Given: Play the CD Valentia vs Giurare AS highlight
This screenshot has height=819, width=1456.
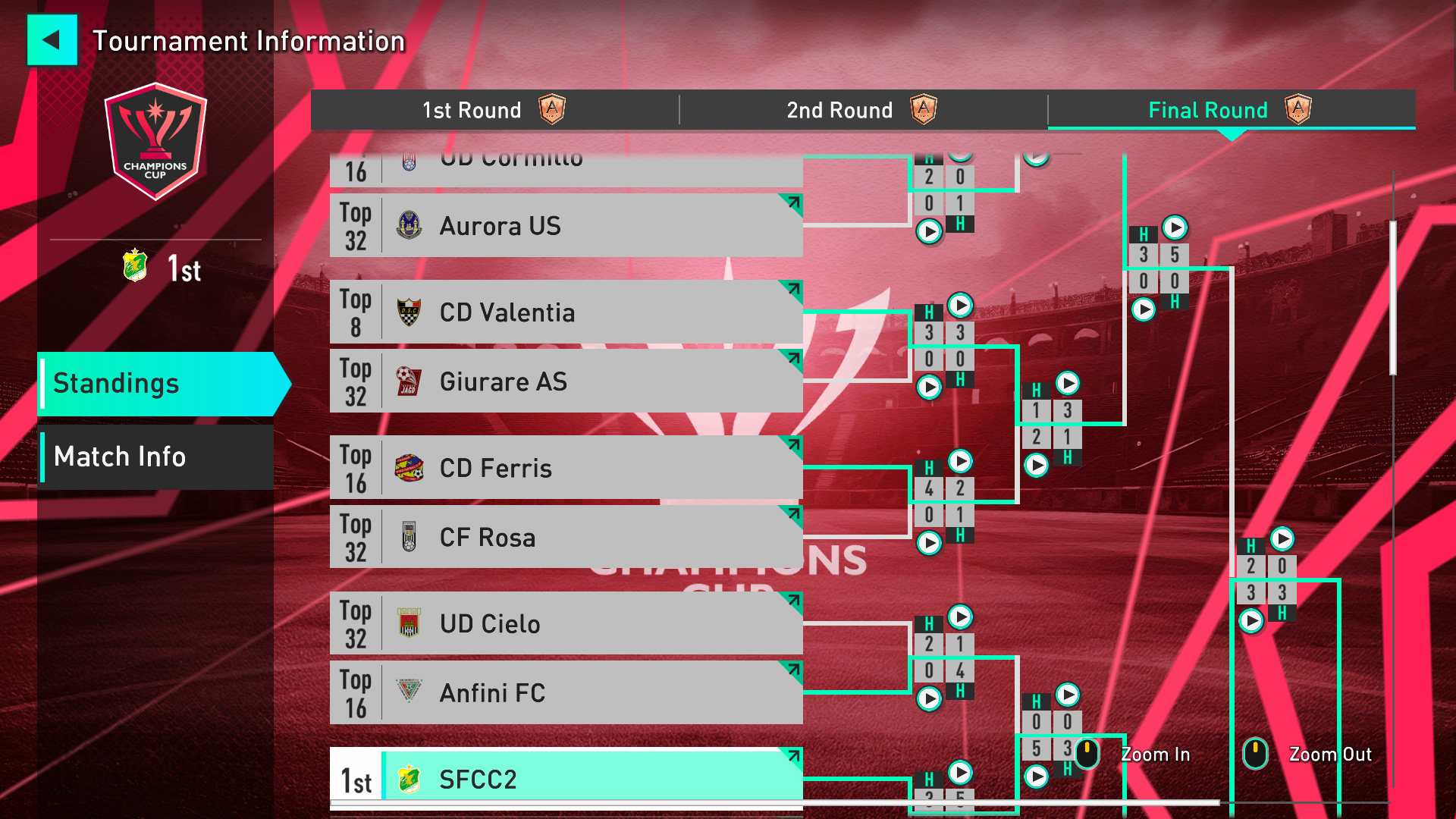Looking at the screenshot, I should [x=960, y=306].
